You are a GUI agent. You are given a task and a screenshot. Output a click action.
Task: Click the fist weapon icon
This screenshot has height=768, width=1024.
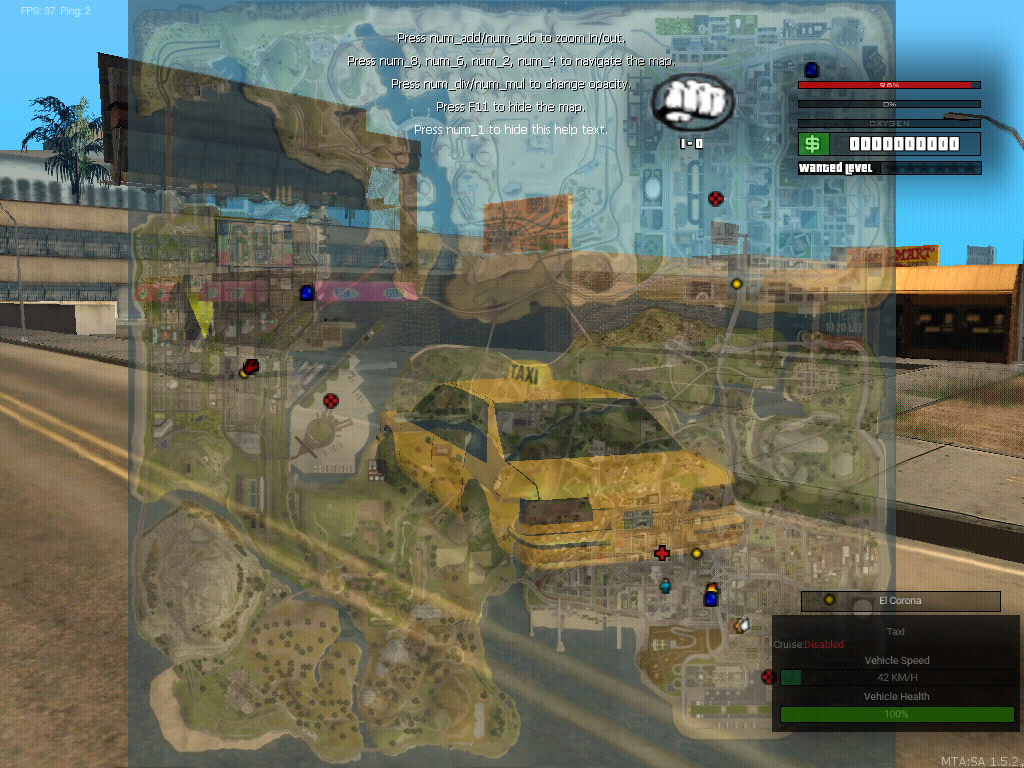693,101
